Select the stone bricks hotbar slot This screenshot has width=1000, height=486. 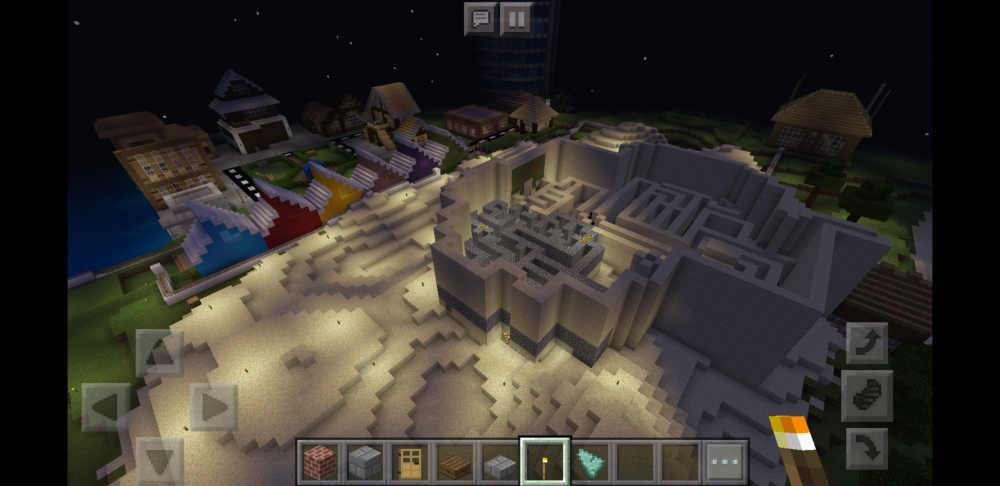pos(365,462)
